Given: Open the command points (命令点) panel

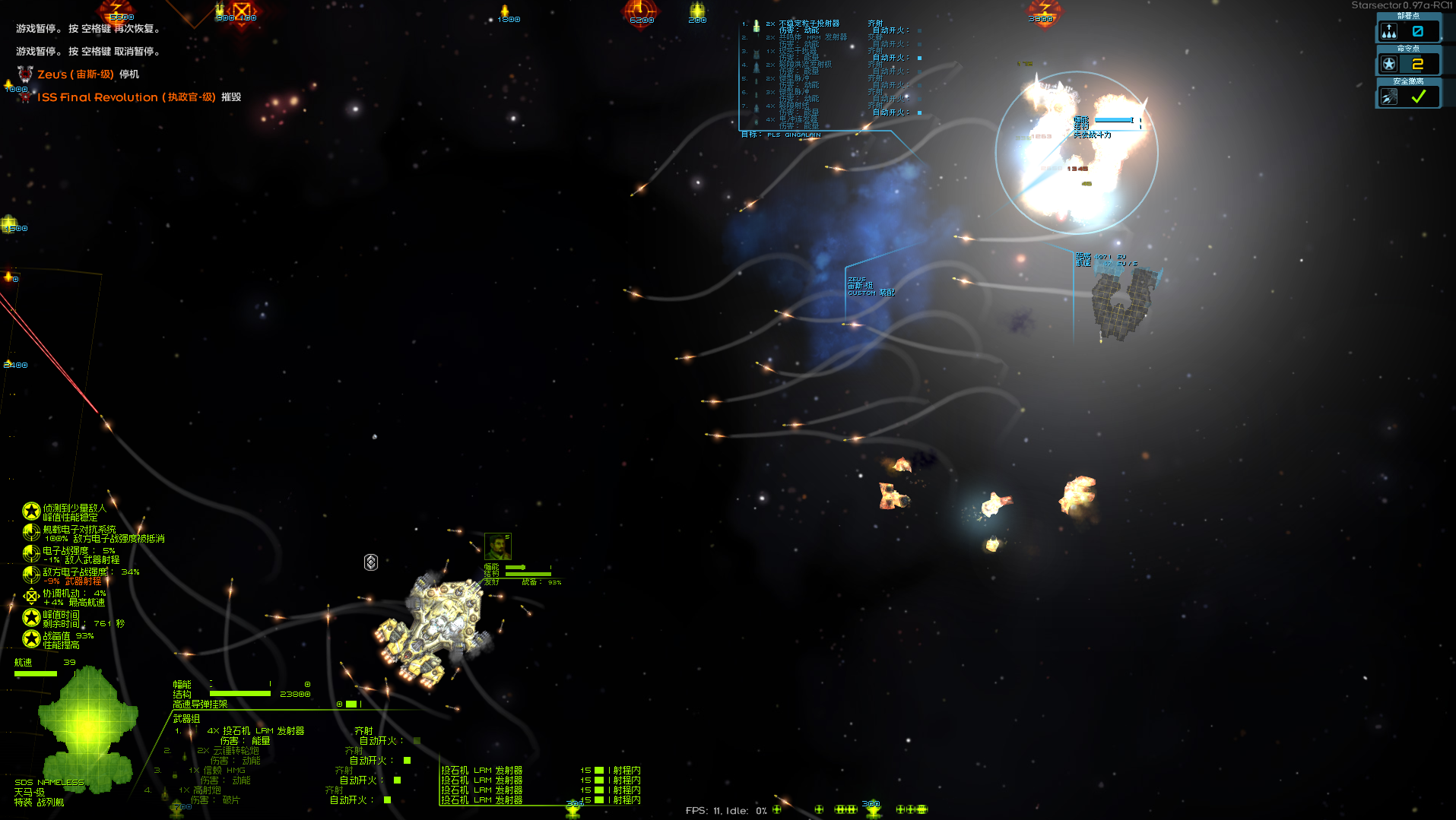Looking at the screenshot, I should coord(1407,64).
